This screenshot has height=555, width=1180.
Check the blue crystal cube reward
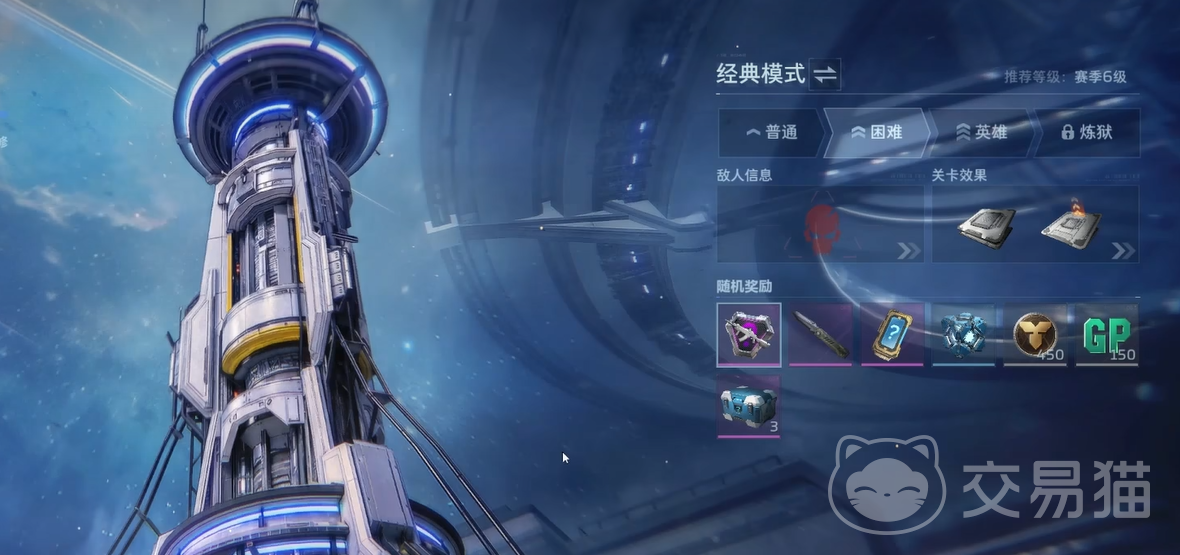[964, 334]
